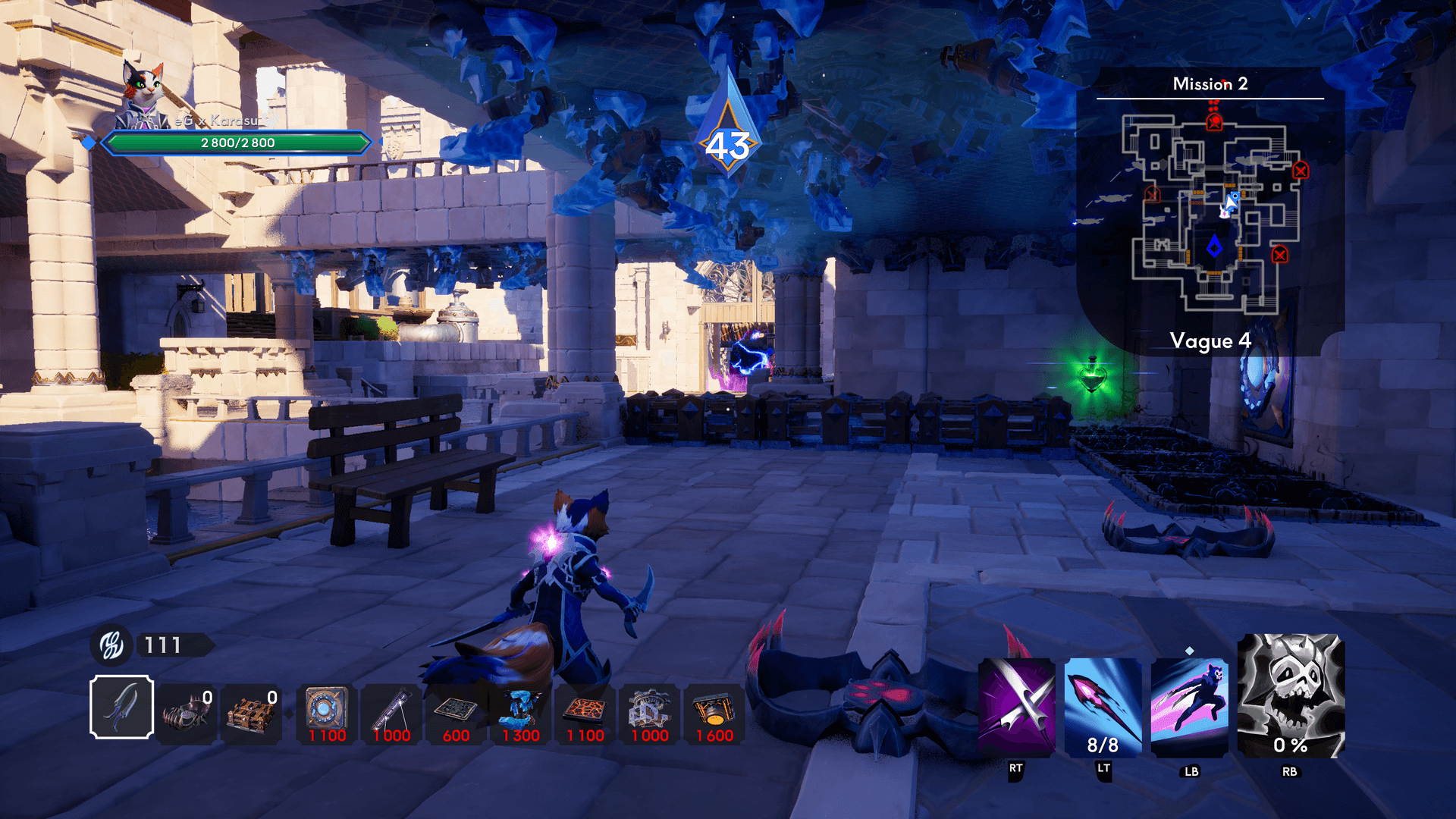Trigger the skull ultimate ability at 0%
This screenshot has width=1456, height=819.
[1290, 695]
